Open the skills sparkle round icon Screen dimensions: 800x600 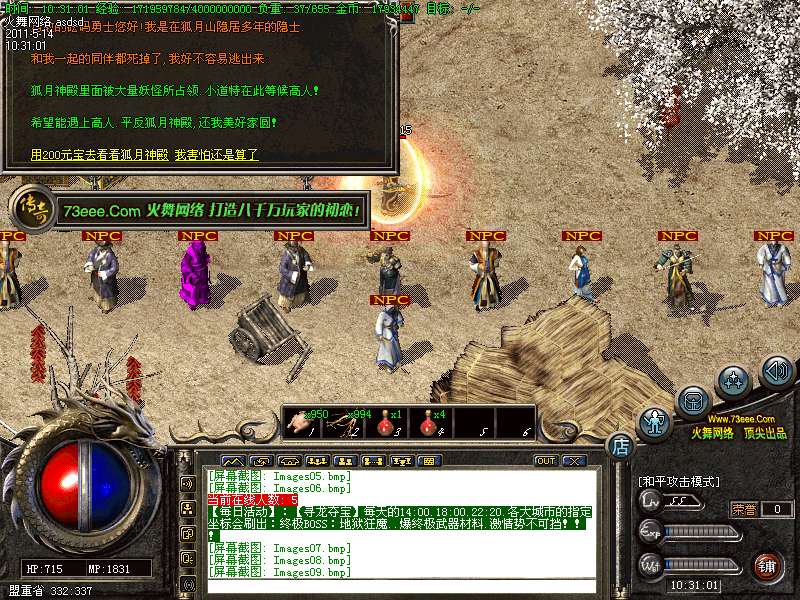tap(735, 381)
